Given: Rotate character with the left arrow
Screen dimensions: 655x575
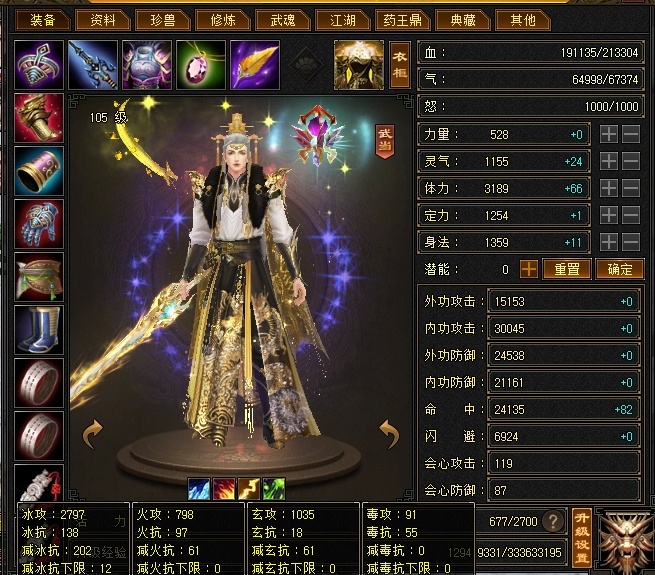Looking at the screenshot, I should [92, 433].
